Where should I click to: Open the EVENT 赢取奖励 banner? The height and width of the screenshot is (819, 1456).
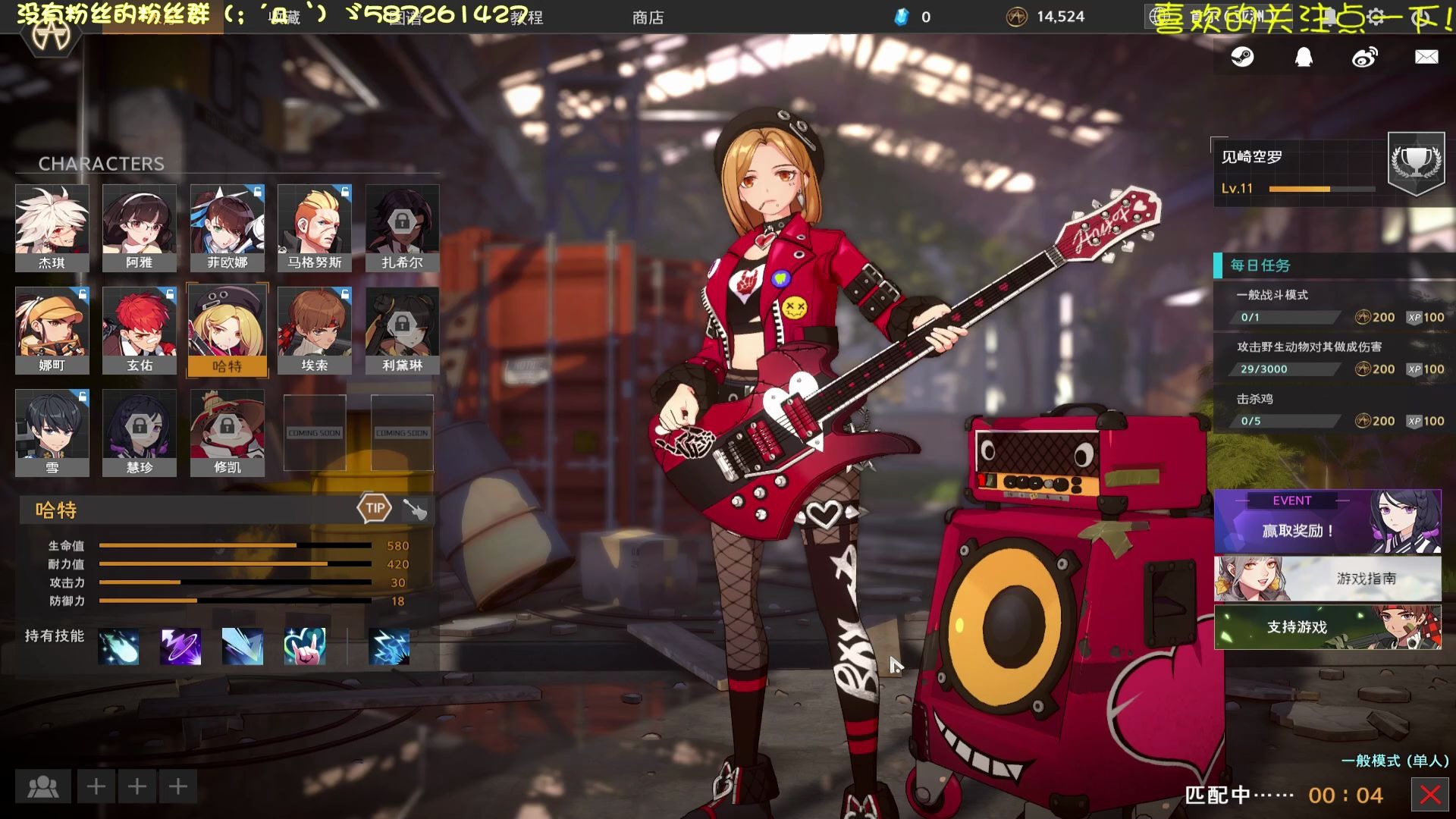[x=1327, y=522]
